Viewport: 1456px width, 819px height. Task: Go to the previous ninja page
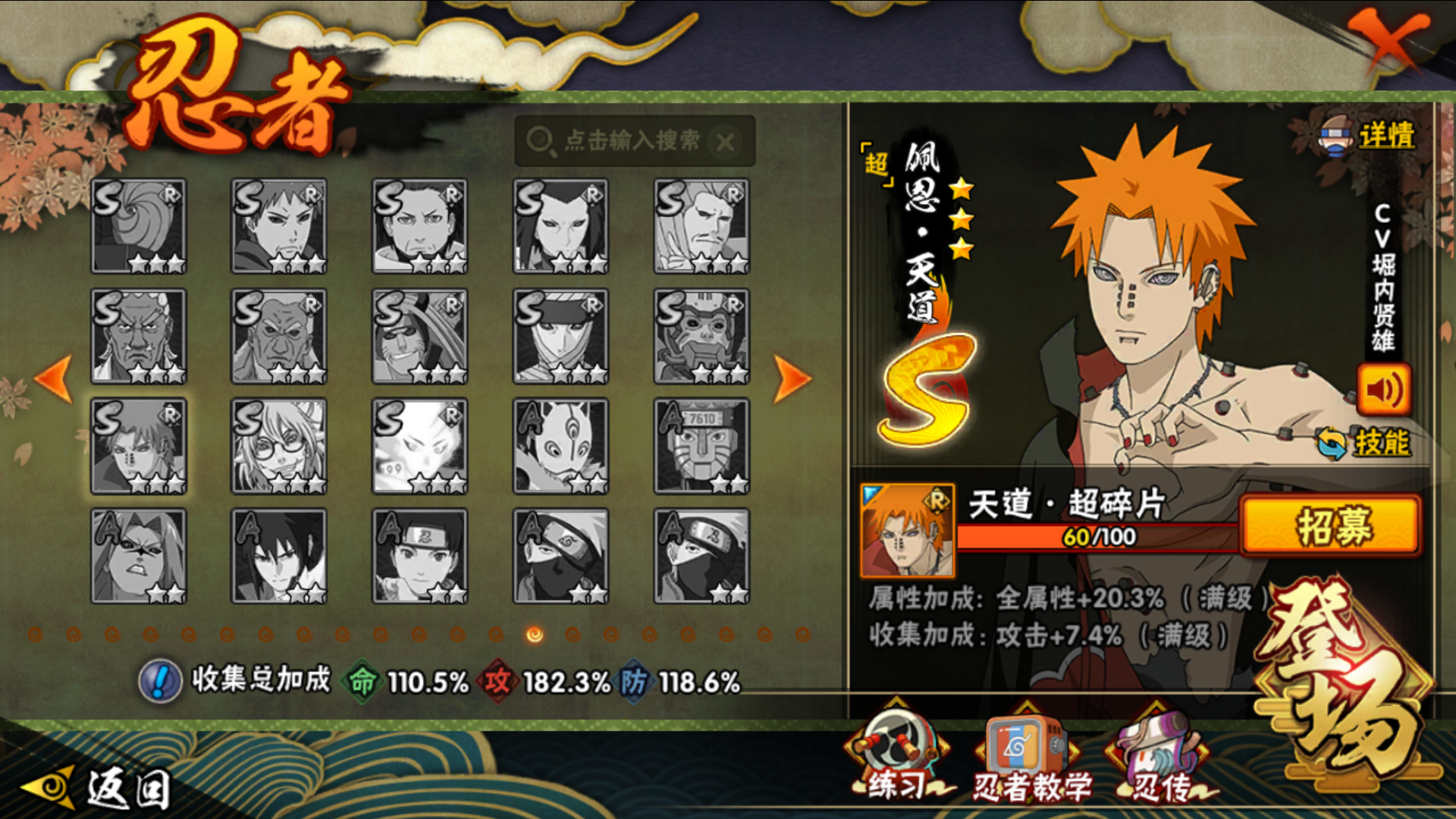[54, 378]
